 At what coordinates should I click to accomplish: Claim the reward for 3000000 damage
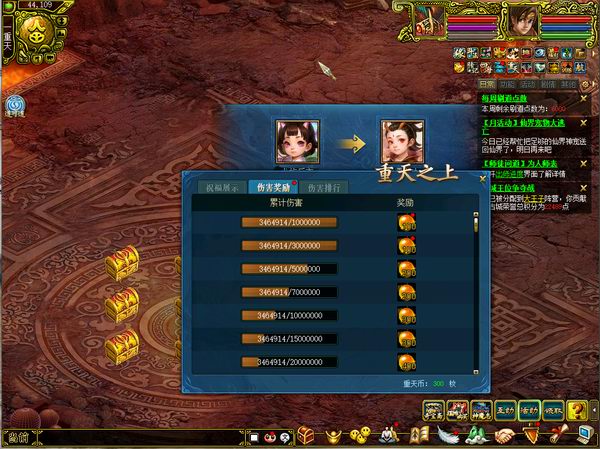click(x=406, y=246)
